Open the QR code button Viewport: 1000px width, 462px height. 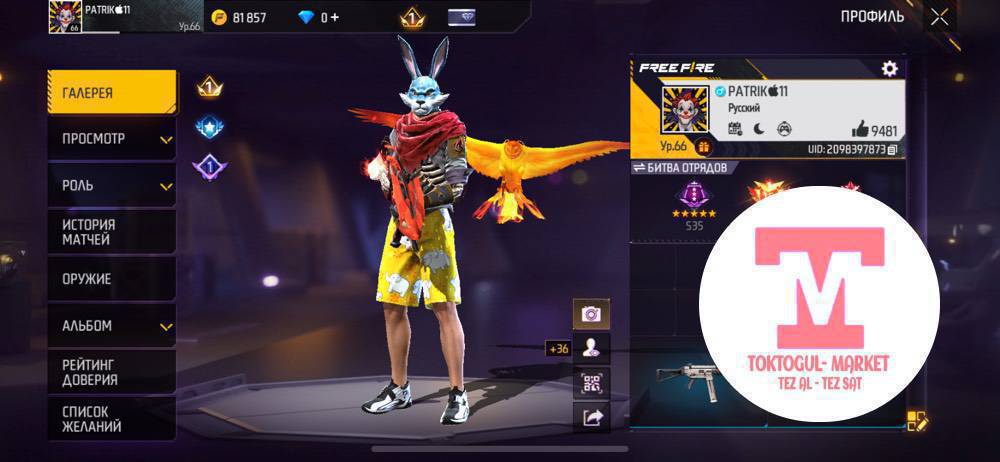[591, 383]
